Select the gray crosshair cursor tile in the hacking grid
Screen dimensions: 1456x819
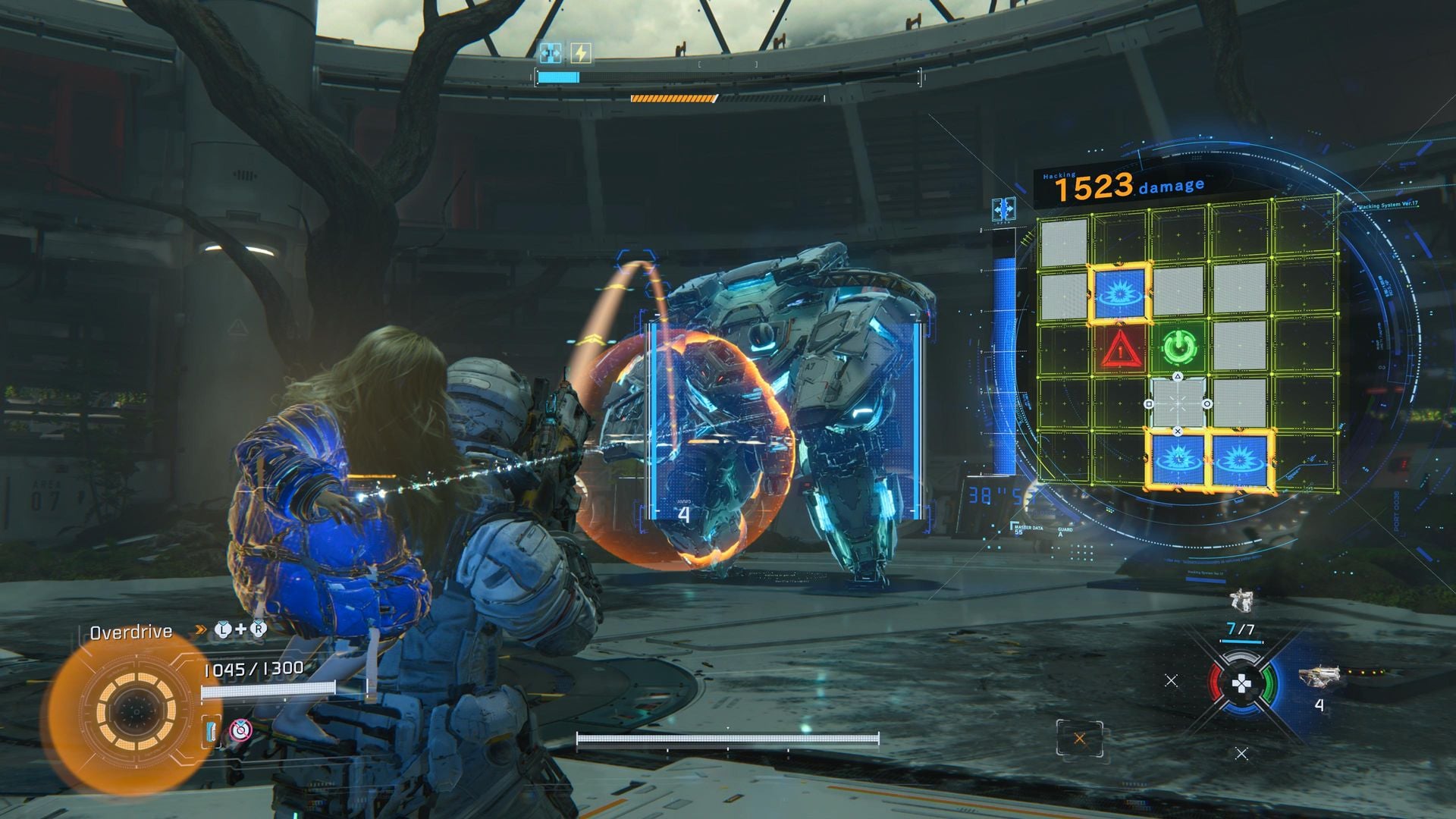[x=1178, y=403]
